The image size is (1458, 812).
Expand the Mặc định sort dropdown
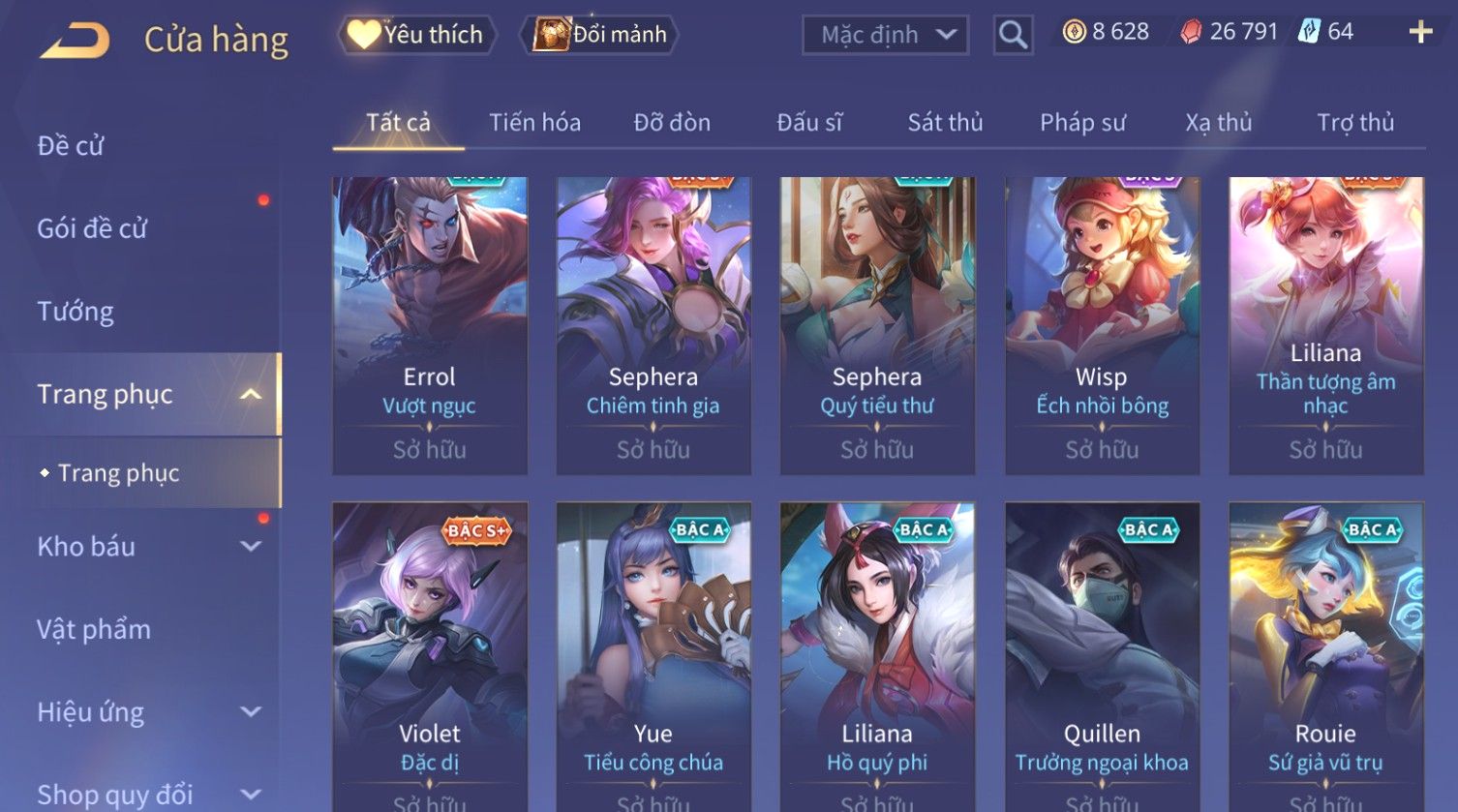click(885, 36)
